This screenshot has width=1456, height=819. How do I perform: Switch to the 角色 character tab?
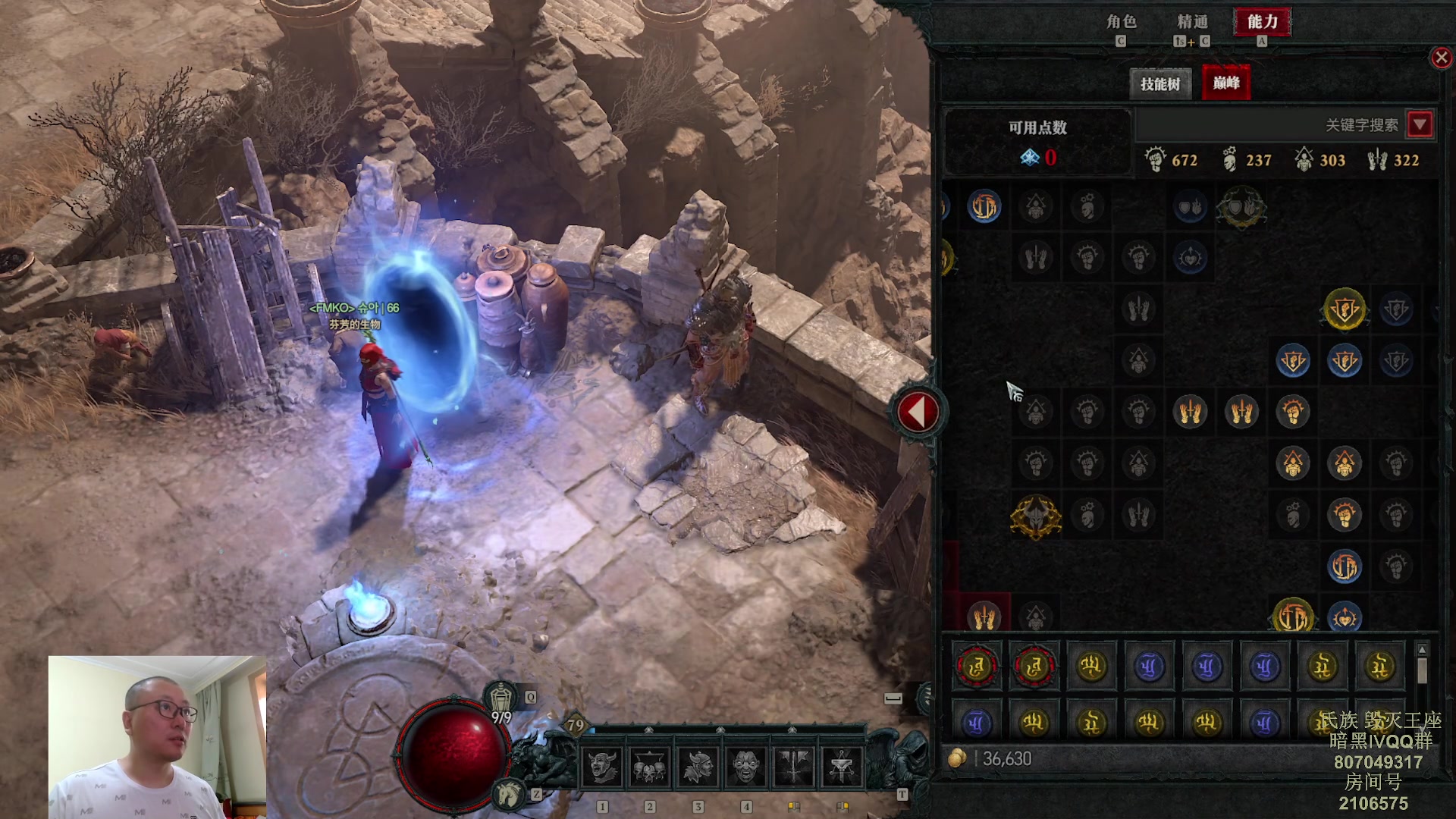click(1121, 22)
